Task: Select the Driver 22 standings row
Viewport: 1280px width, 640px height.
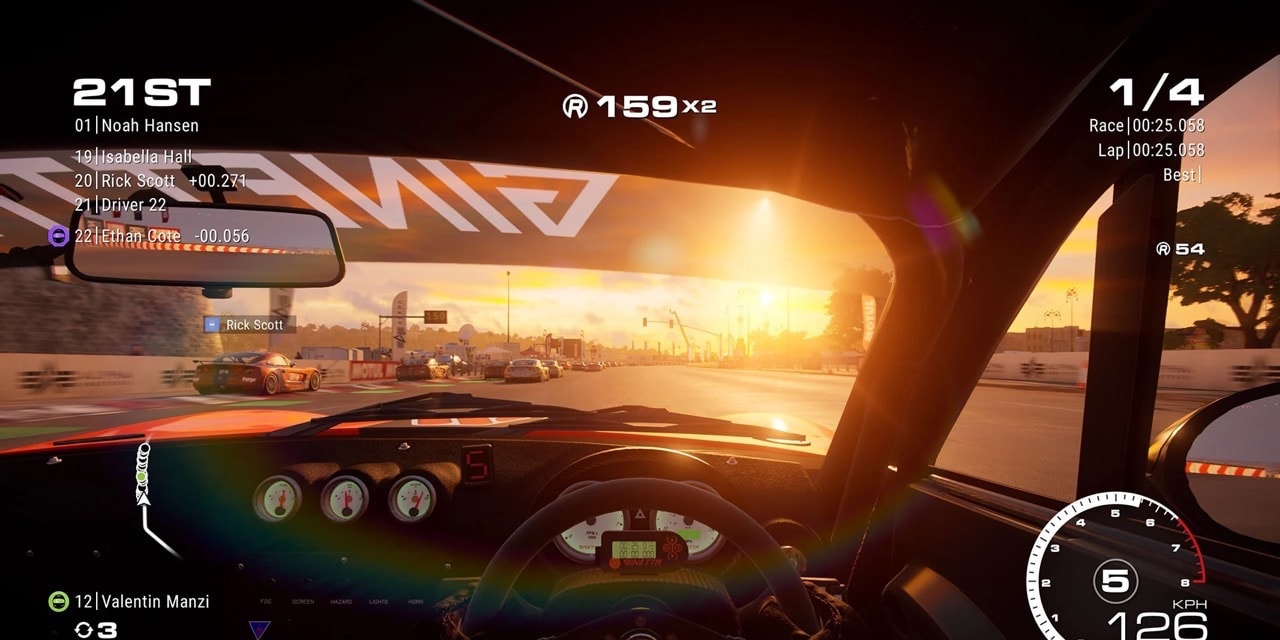Action: 121,204
